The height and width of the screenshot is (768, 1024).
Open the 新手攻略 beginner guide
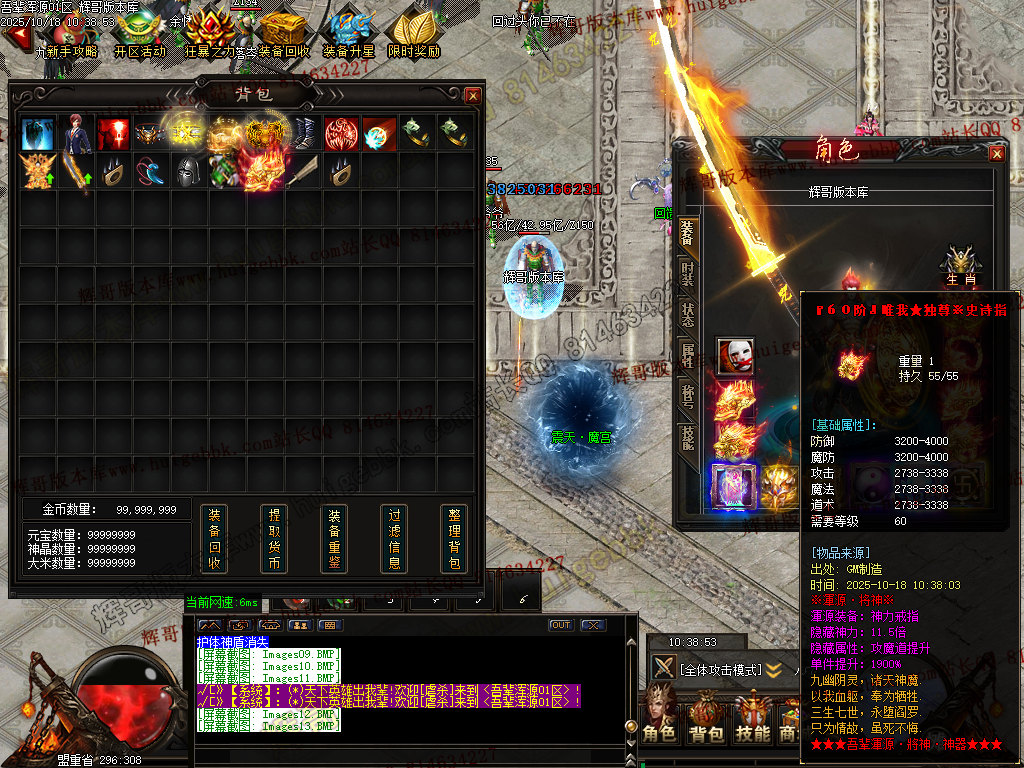coord(66,35)
